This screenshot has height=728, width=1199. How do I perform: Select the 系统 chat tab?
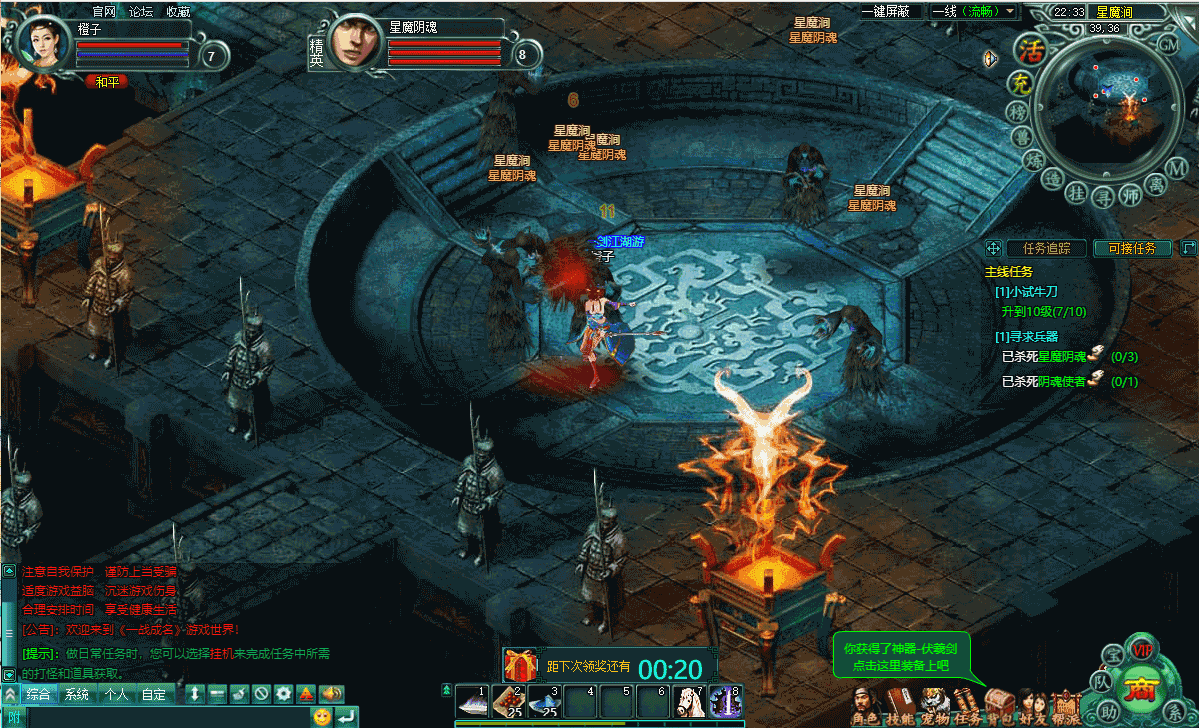[x=77, y=693]
